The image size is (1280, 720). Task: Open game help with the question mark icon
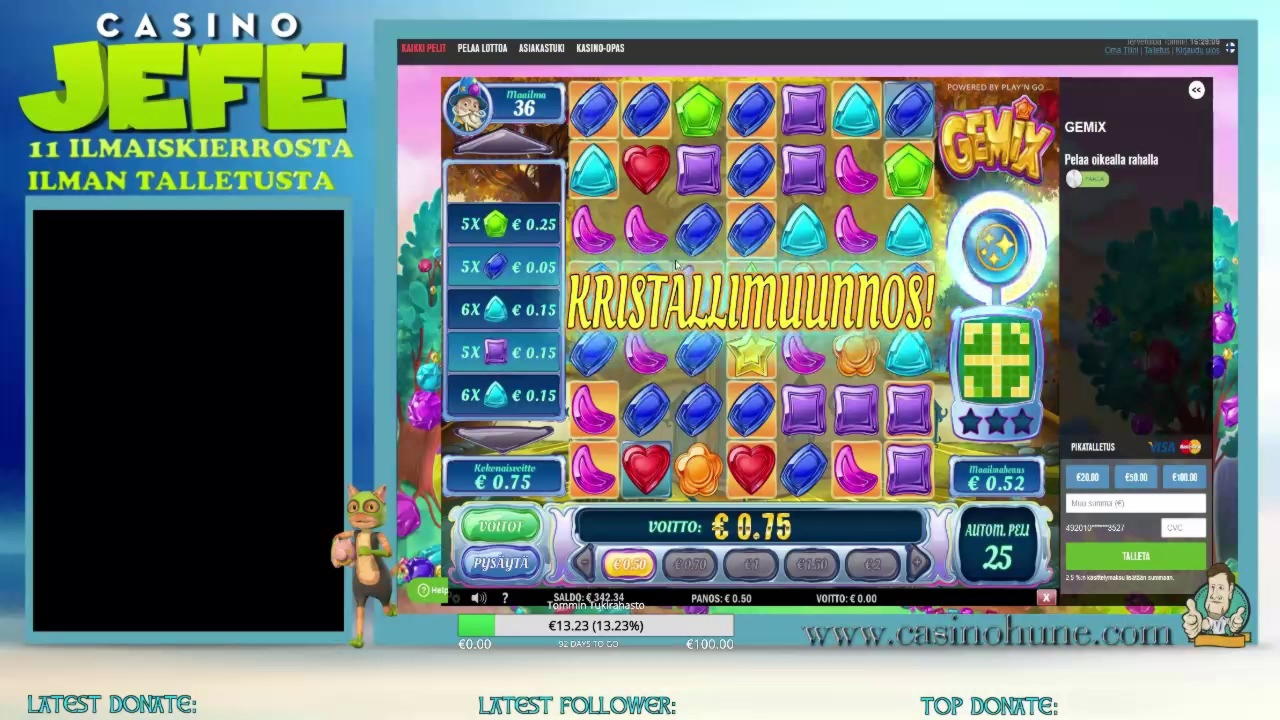504,597
